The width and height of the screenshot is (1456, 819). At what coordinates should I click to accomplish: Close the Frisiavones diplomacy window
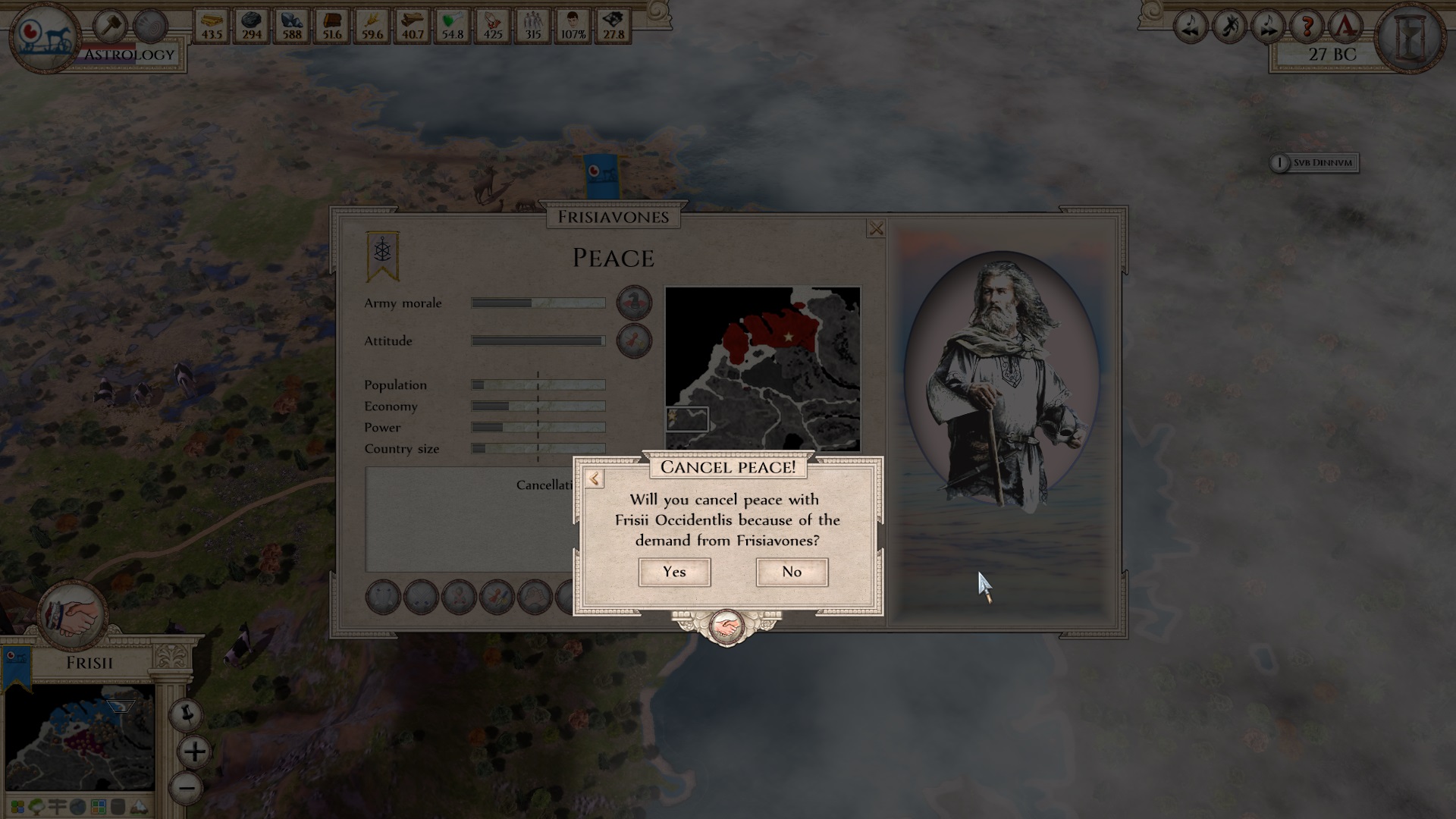[876, 228]
